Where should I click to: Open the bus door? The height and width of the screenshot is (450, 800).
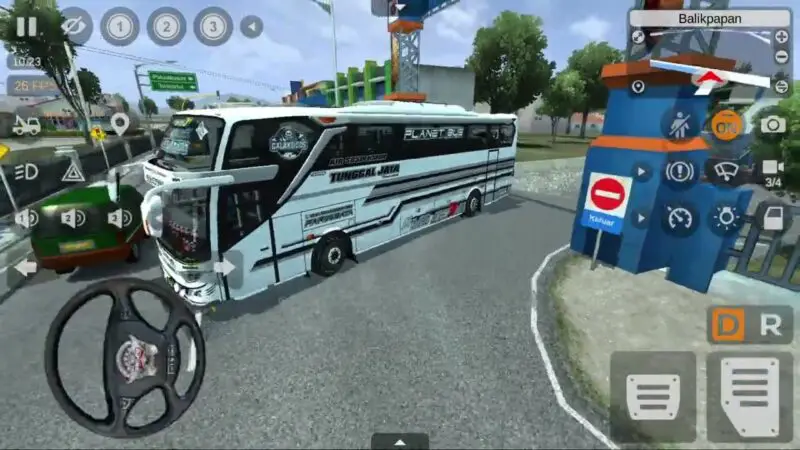[773, 217]
